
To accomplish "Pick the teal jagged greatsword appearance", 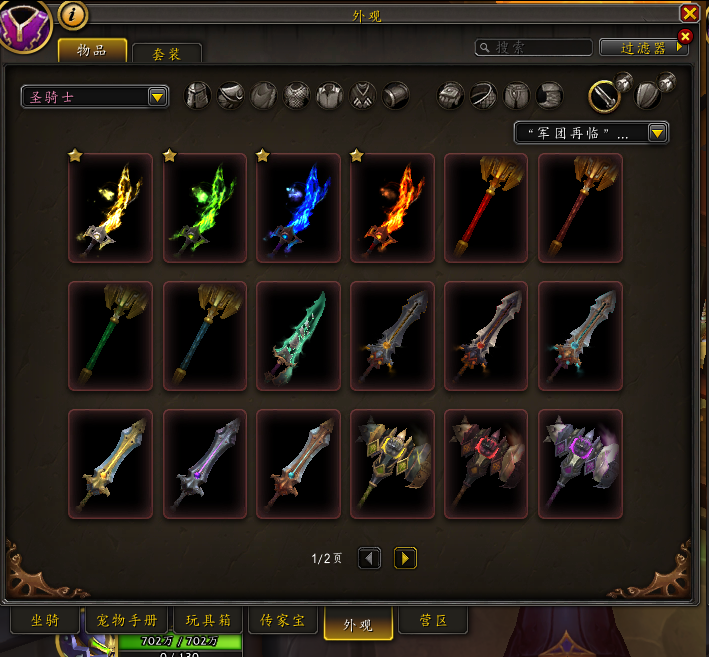I will click(298, 336).
